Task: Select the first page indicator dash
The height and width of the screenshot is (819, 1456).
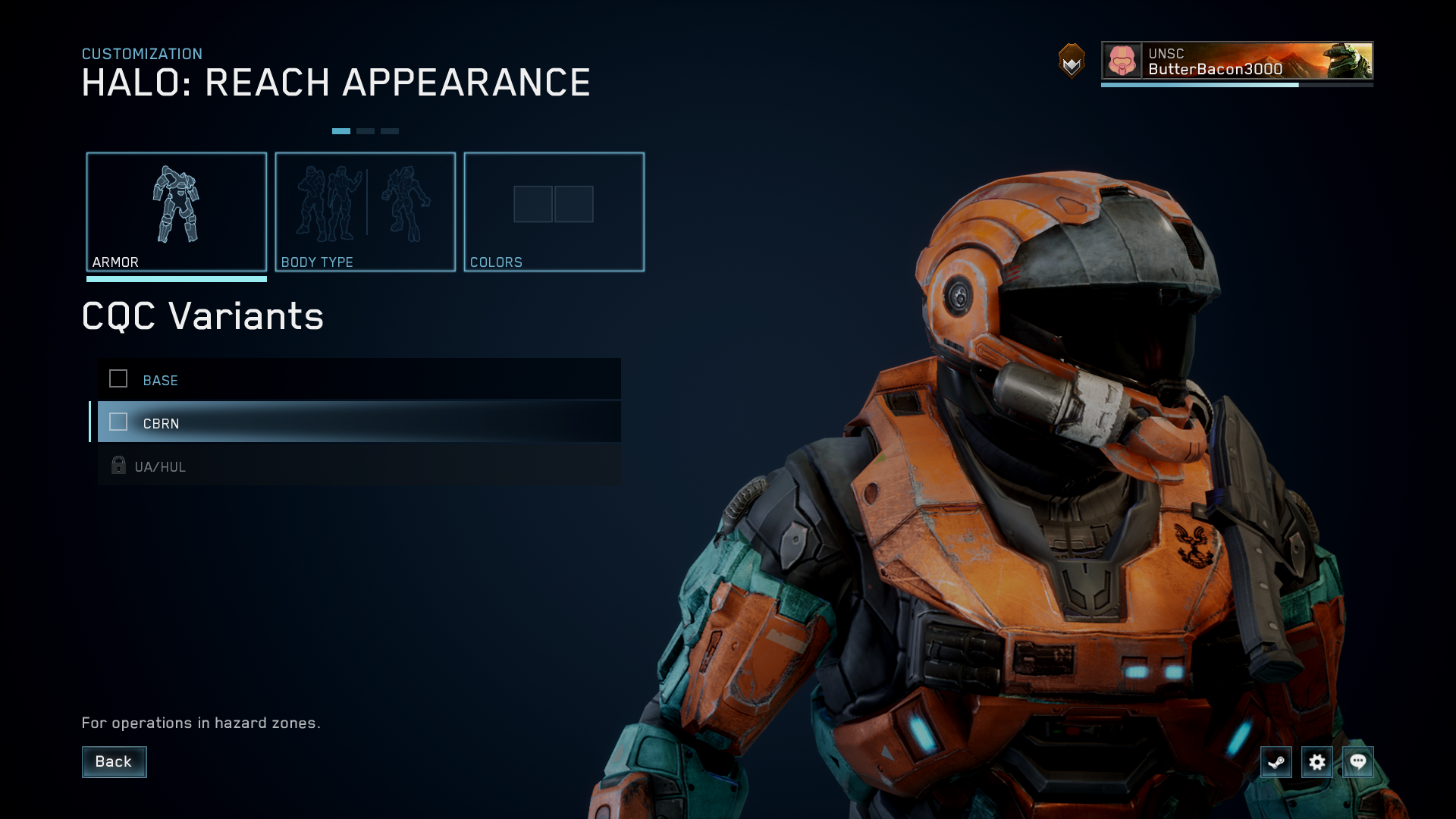Action: tap(341, 130)
